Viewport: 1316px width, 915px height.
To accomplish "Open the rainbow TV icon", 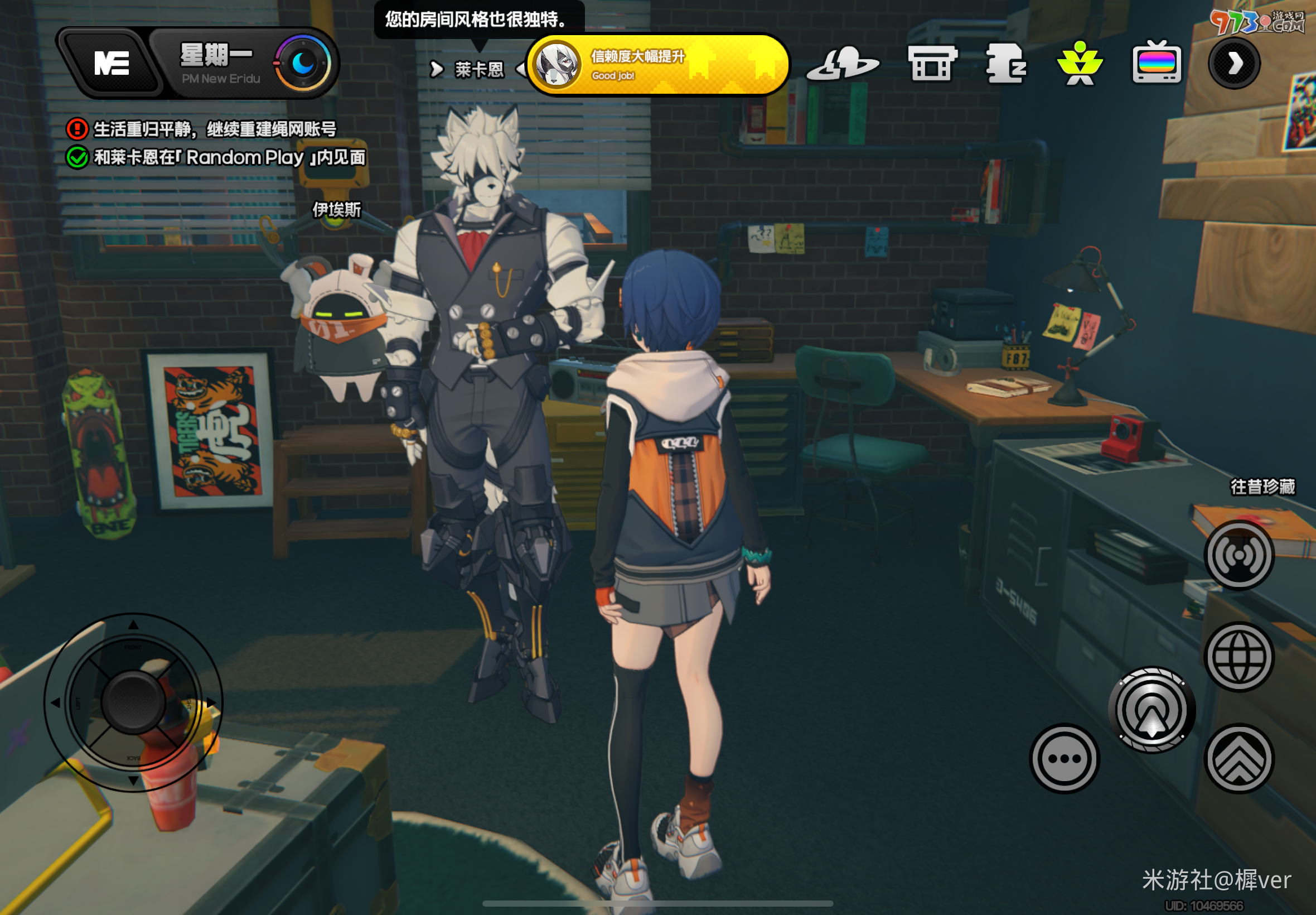I will pos(1156,63).
